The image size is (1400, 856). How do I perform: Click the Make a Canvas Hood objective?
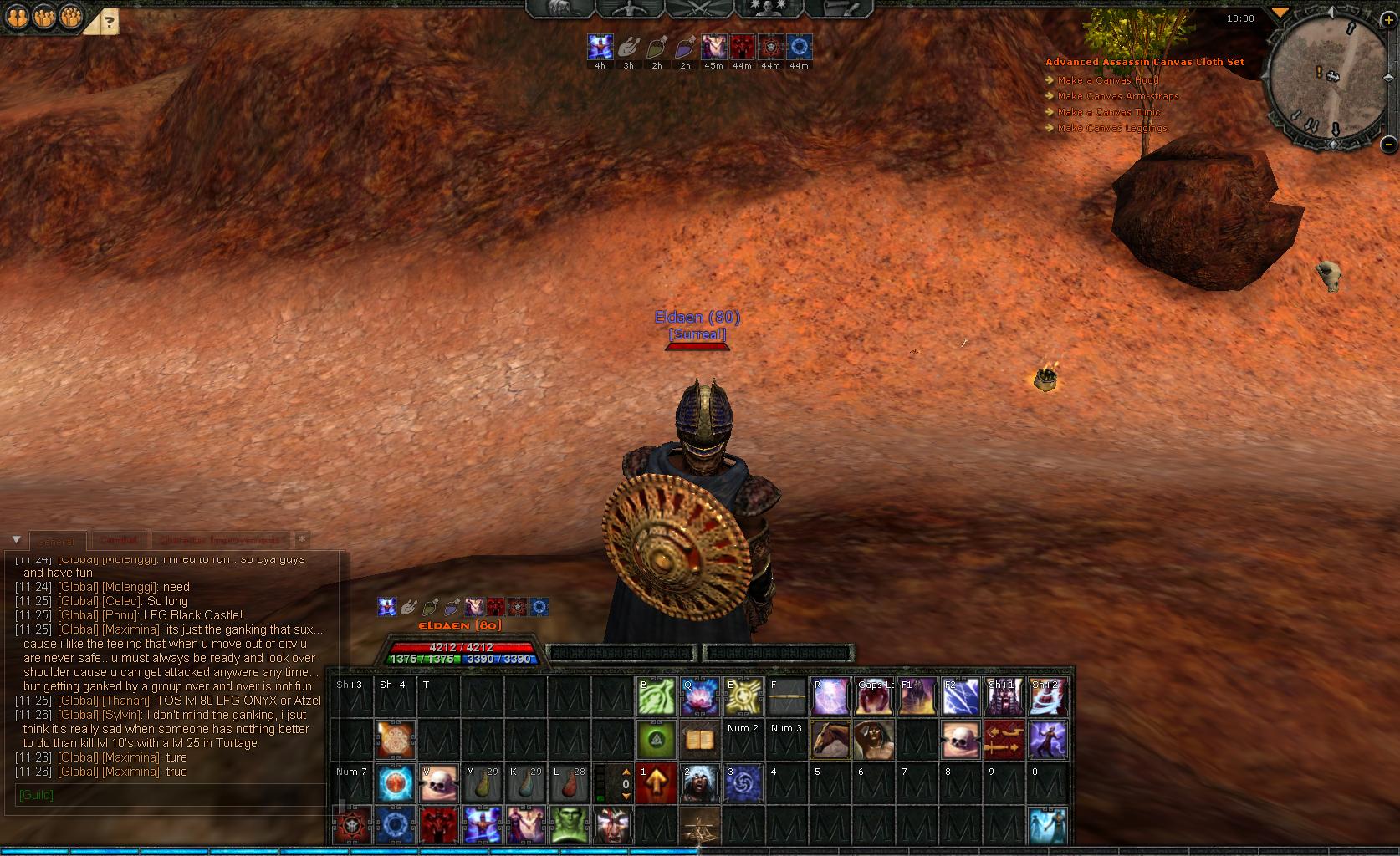coord(1107,81)
